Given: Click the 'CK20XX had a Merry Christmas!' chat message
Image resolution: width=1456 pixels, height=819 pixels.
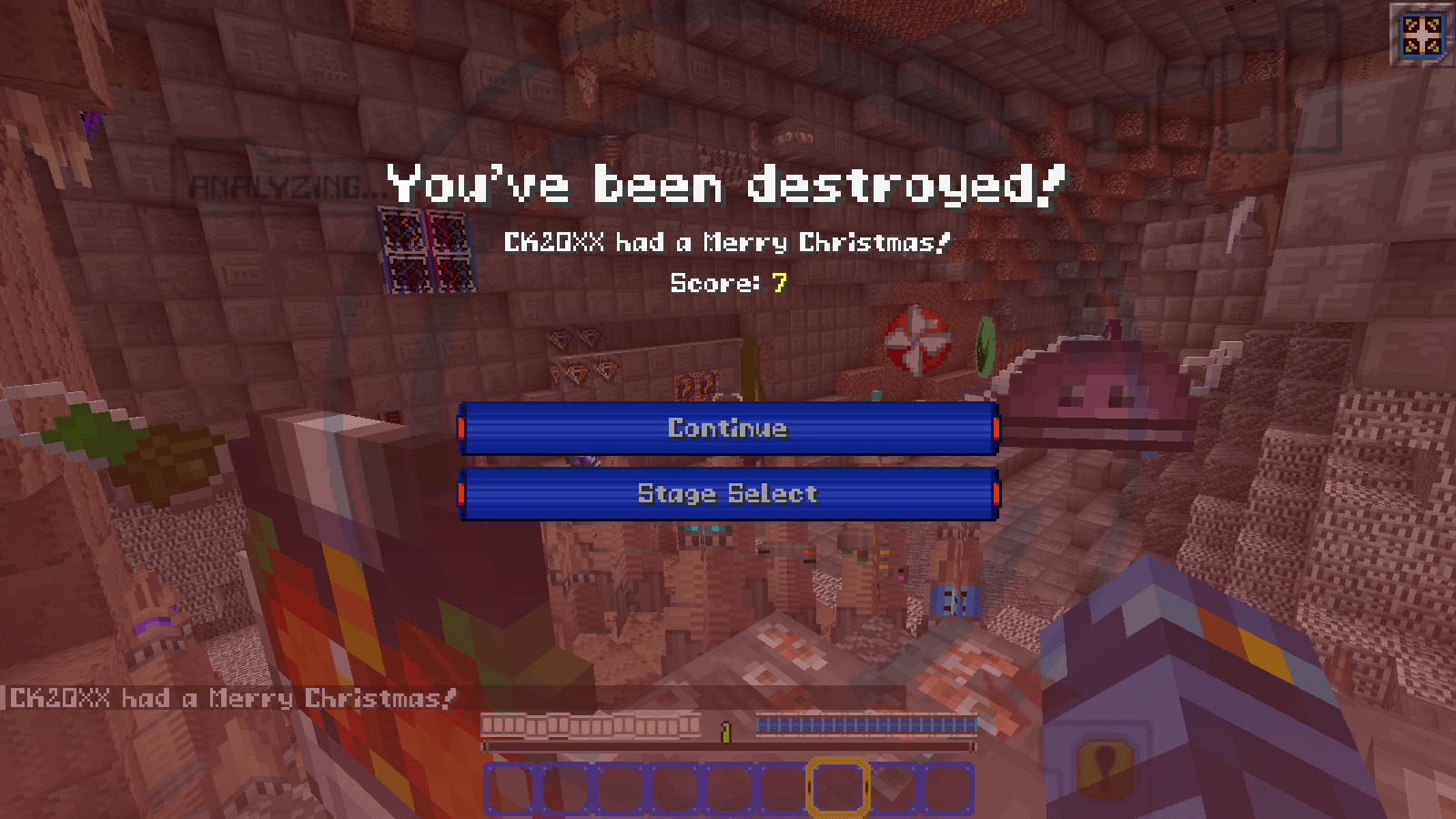Looking at the screenshot, I should [x=226, y=698].
